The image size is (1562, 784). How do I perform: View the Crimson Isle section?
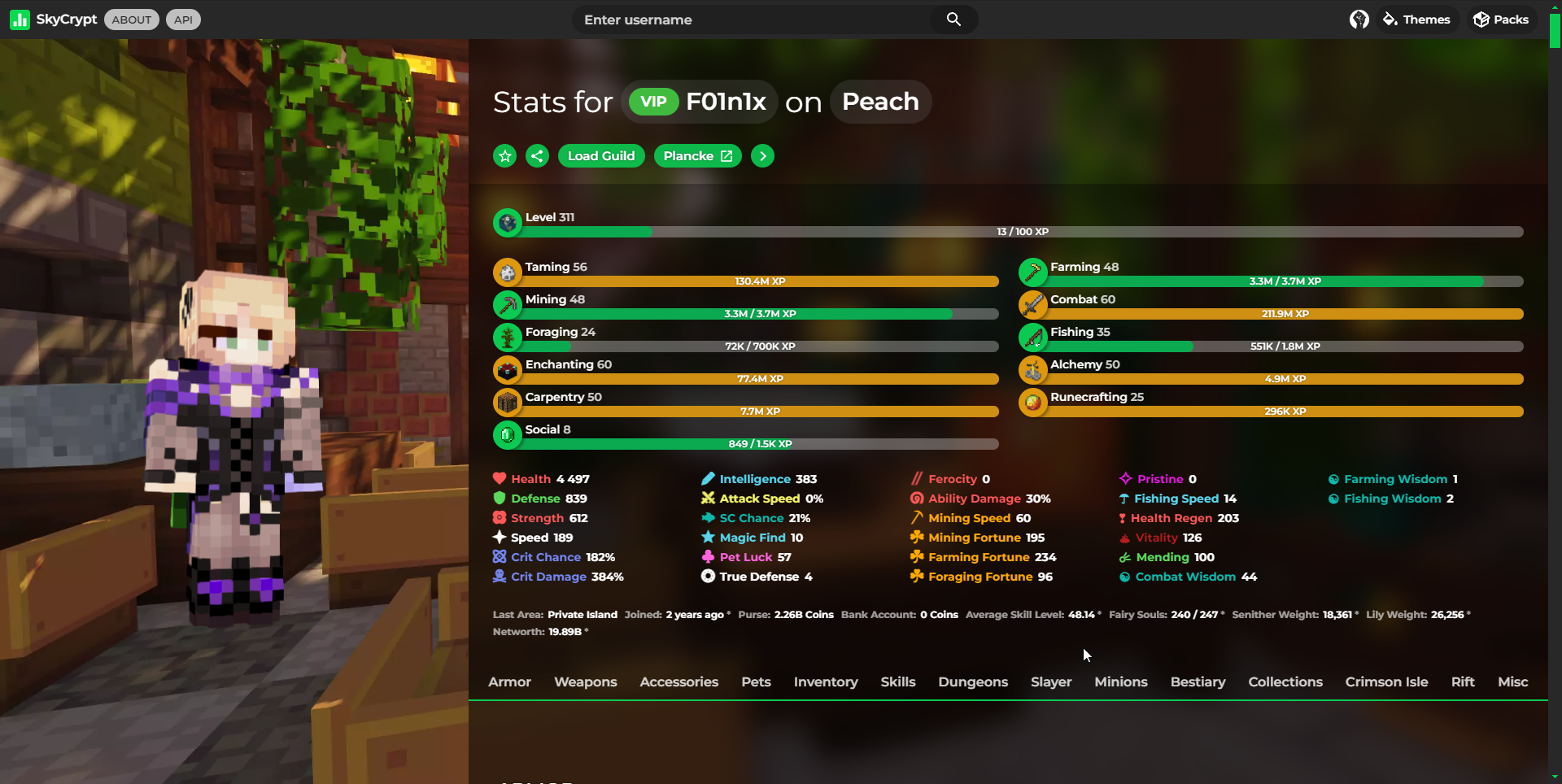pyautogui.click(x=1386, y=682)
